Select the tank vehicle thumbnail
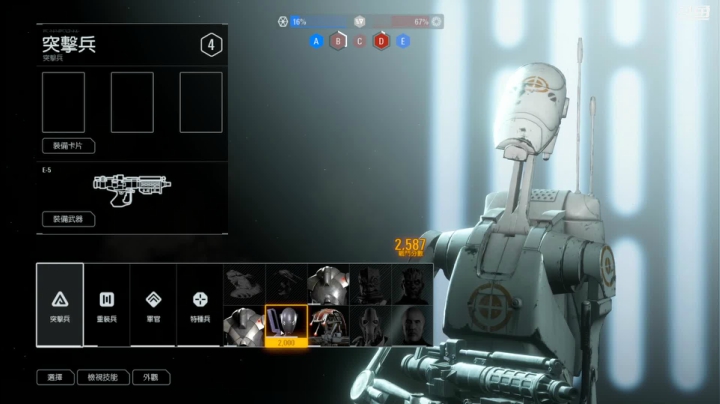 pos(243,284)
